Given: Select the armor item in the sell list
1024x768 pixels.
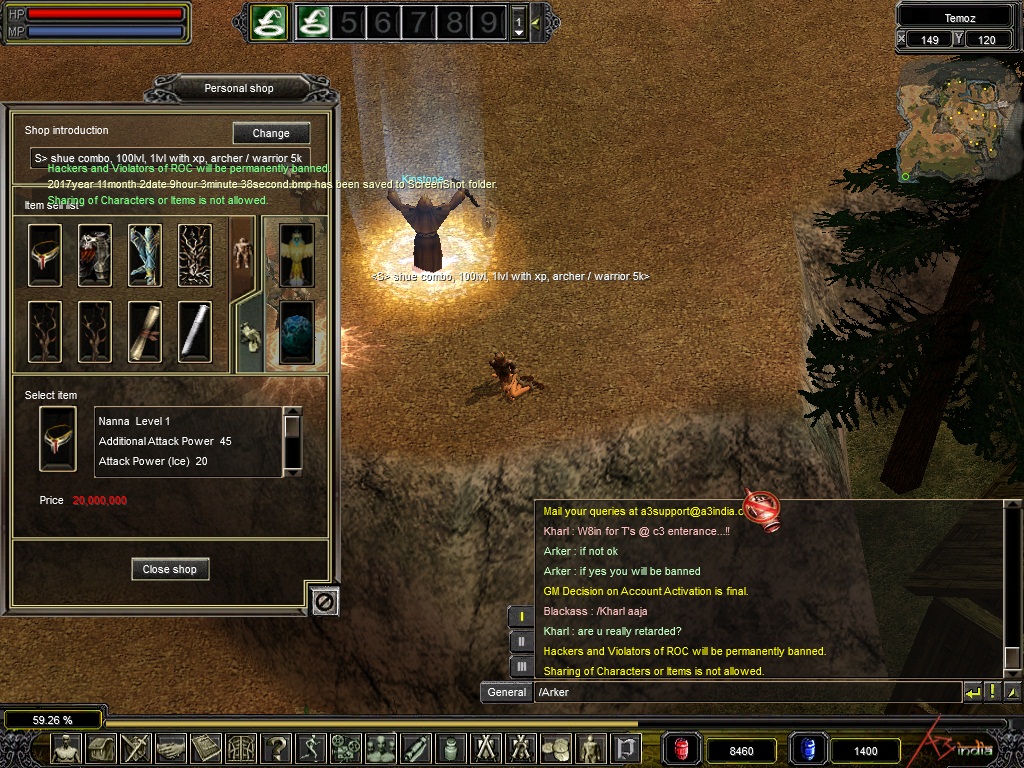Looking at the screenshot, I should 95,255.
